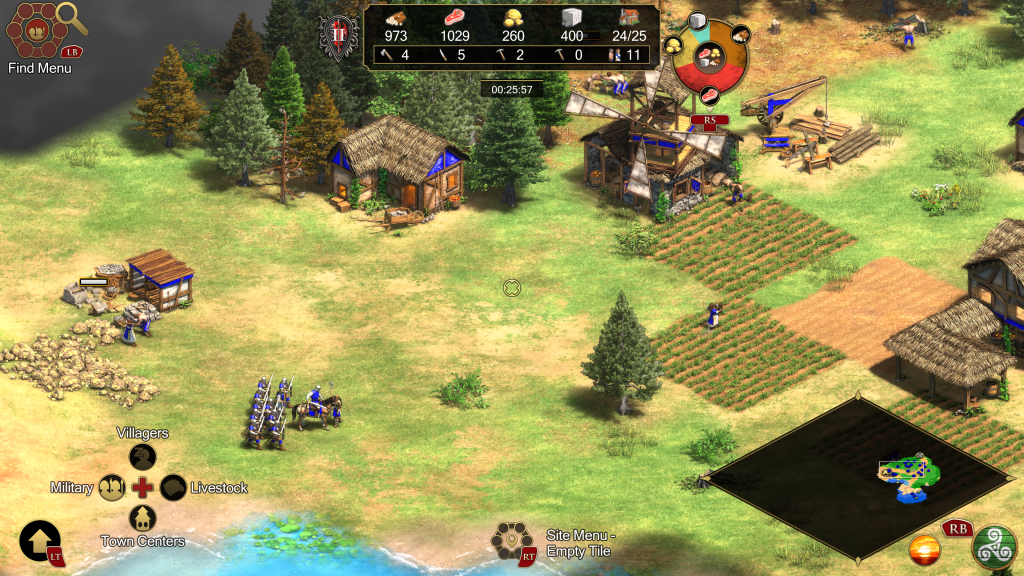
Task: Click the red cross center icon
Action: click(143, 488)
